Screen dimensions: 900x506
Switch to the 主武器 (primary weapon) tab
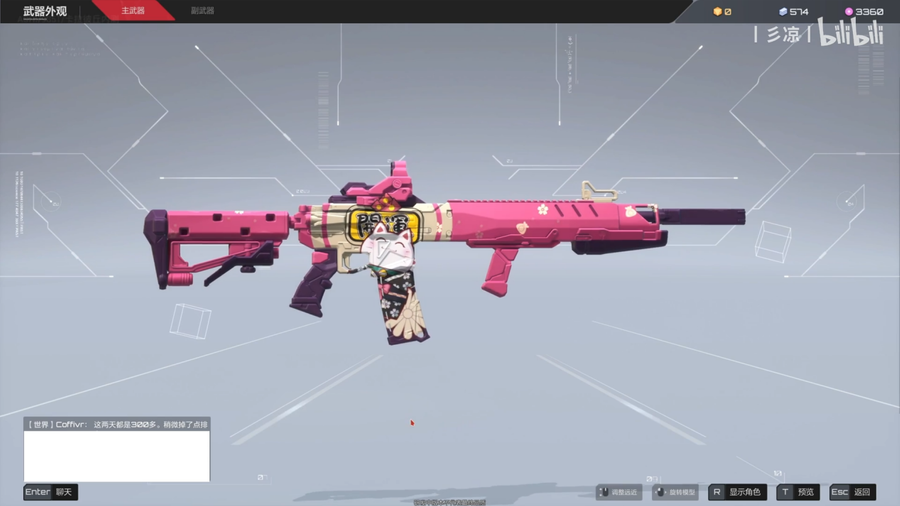tap(133, 11)
